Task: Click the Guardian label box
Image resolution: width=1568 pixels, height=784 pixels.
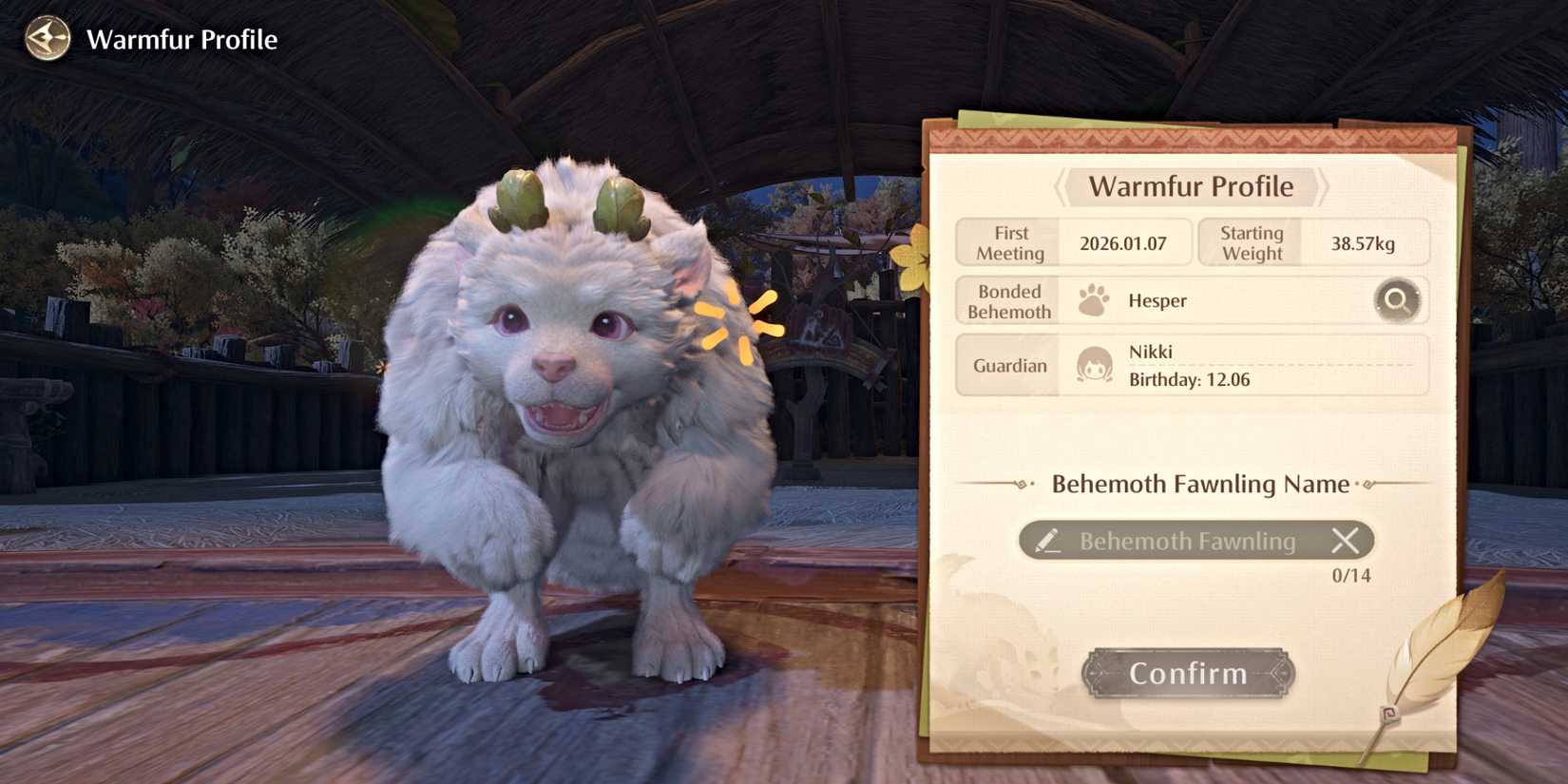Action: (1007, 365)
